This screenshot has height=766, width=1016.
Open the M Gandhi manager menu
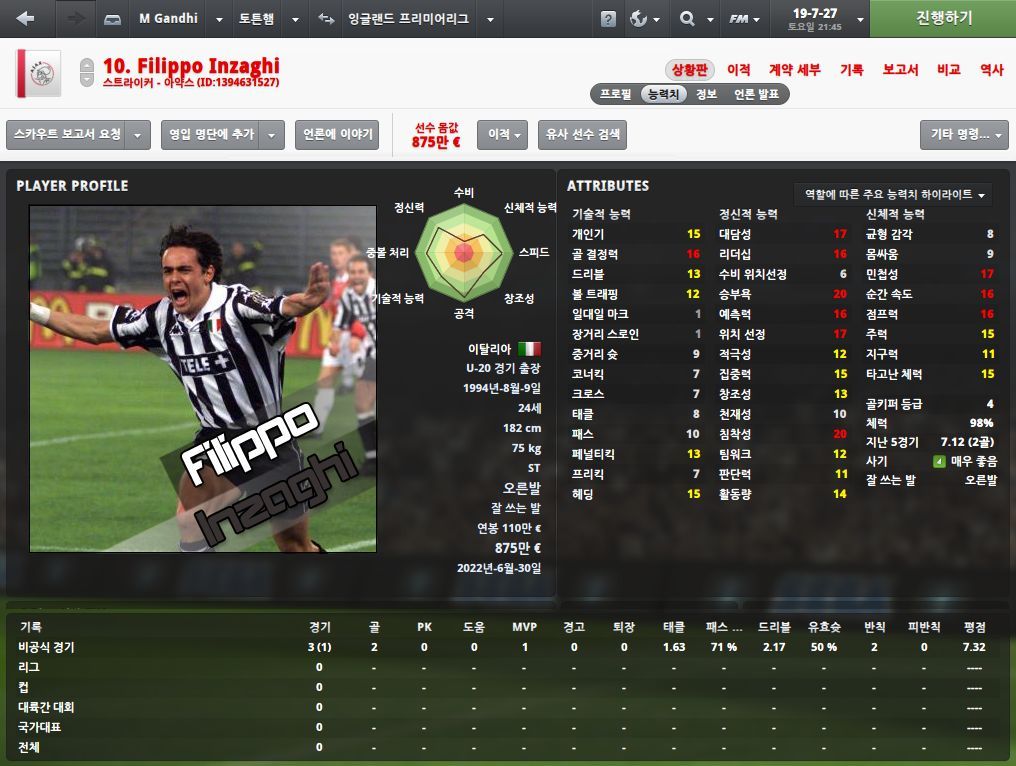[167, 19]
